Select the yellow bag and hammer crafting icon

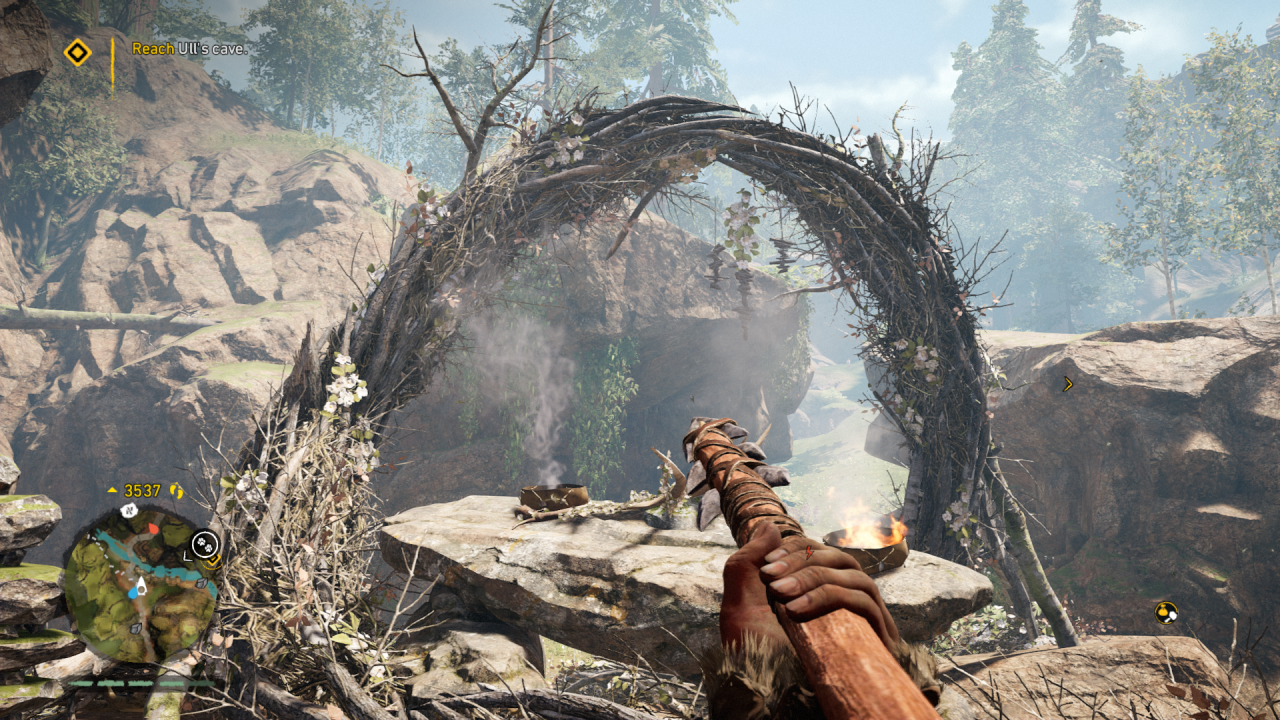1165,612
